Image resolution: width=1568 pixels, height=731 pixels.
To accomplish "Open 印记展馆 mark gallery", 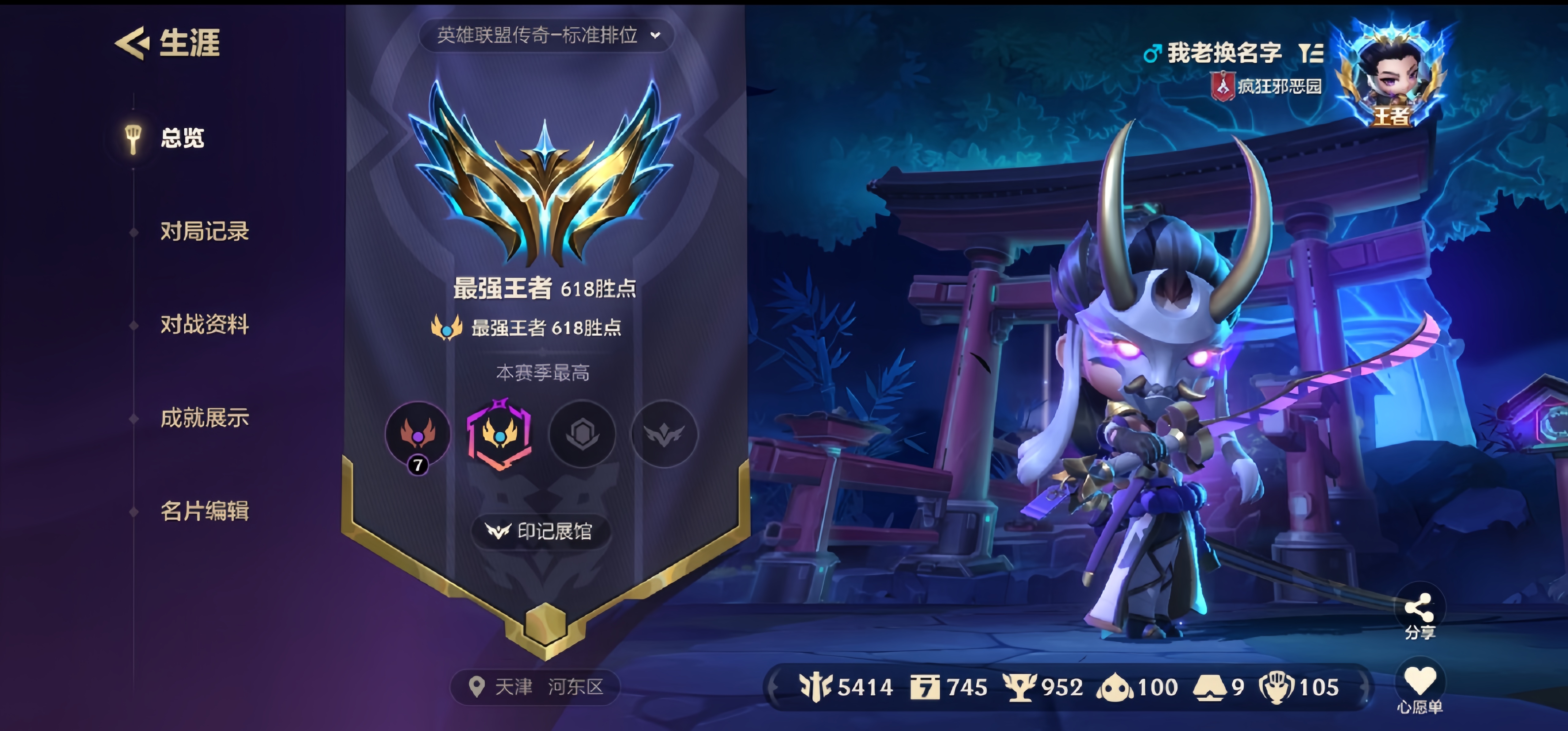I will point(541,531).
